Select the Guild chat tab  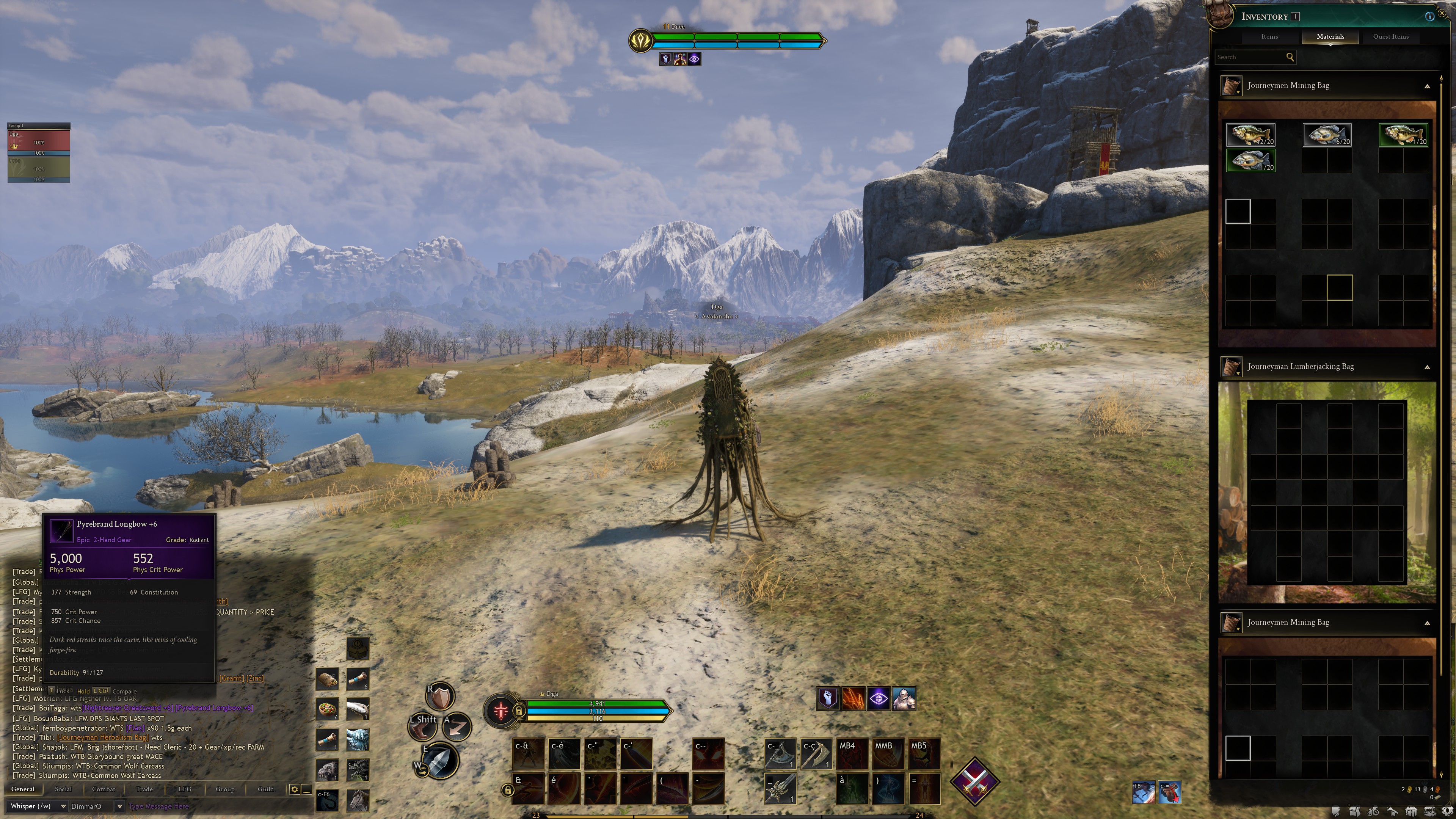click(266, 789)
